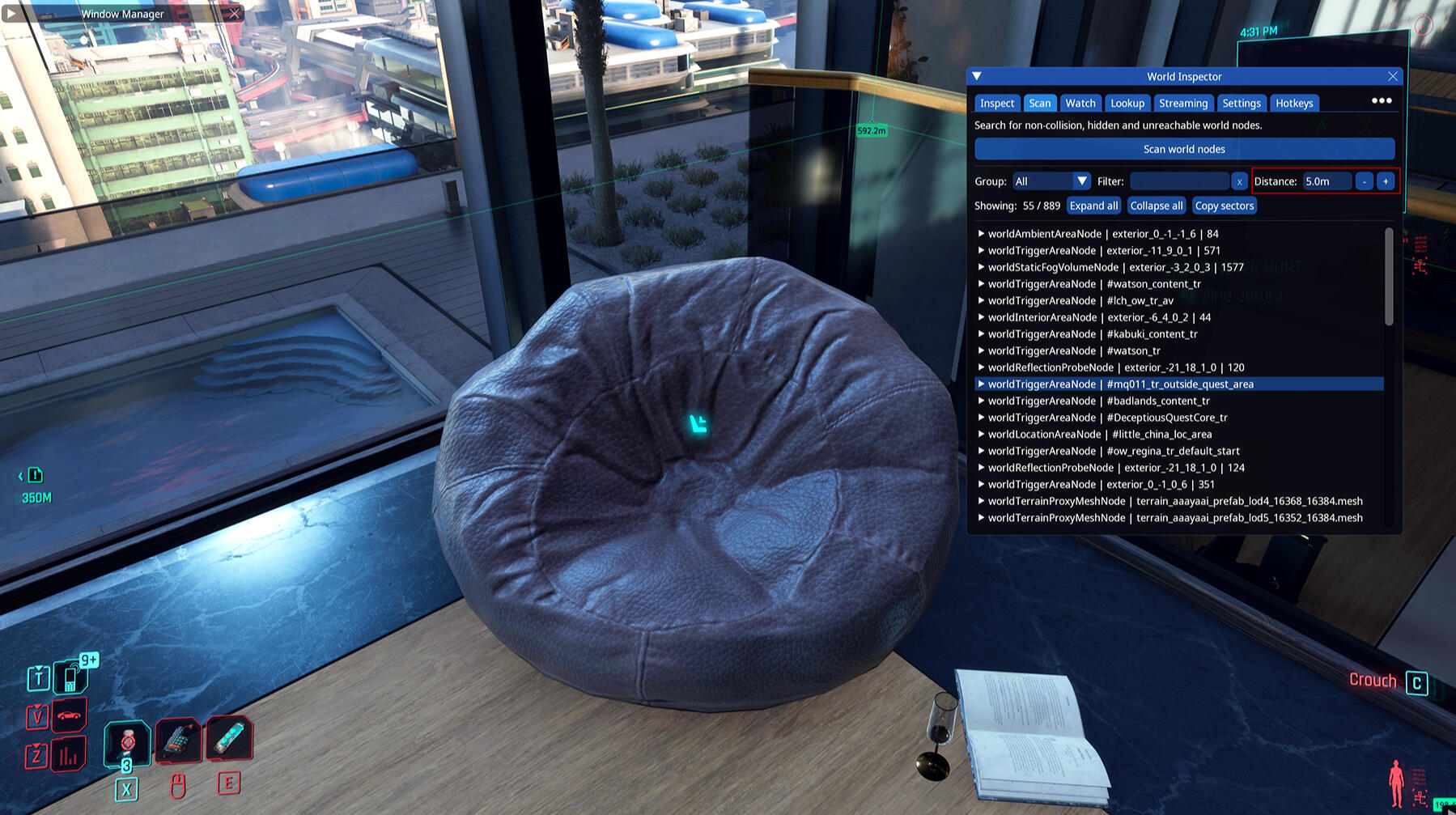
Task: Click the Scan world nodes button
Action: tap(1183, 149)
